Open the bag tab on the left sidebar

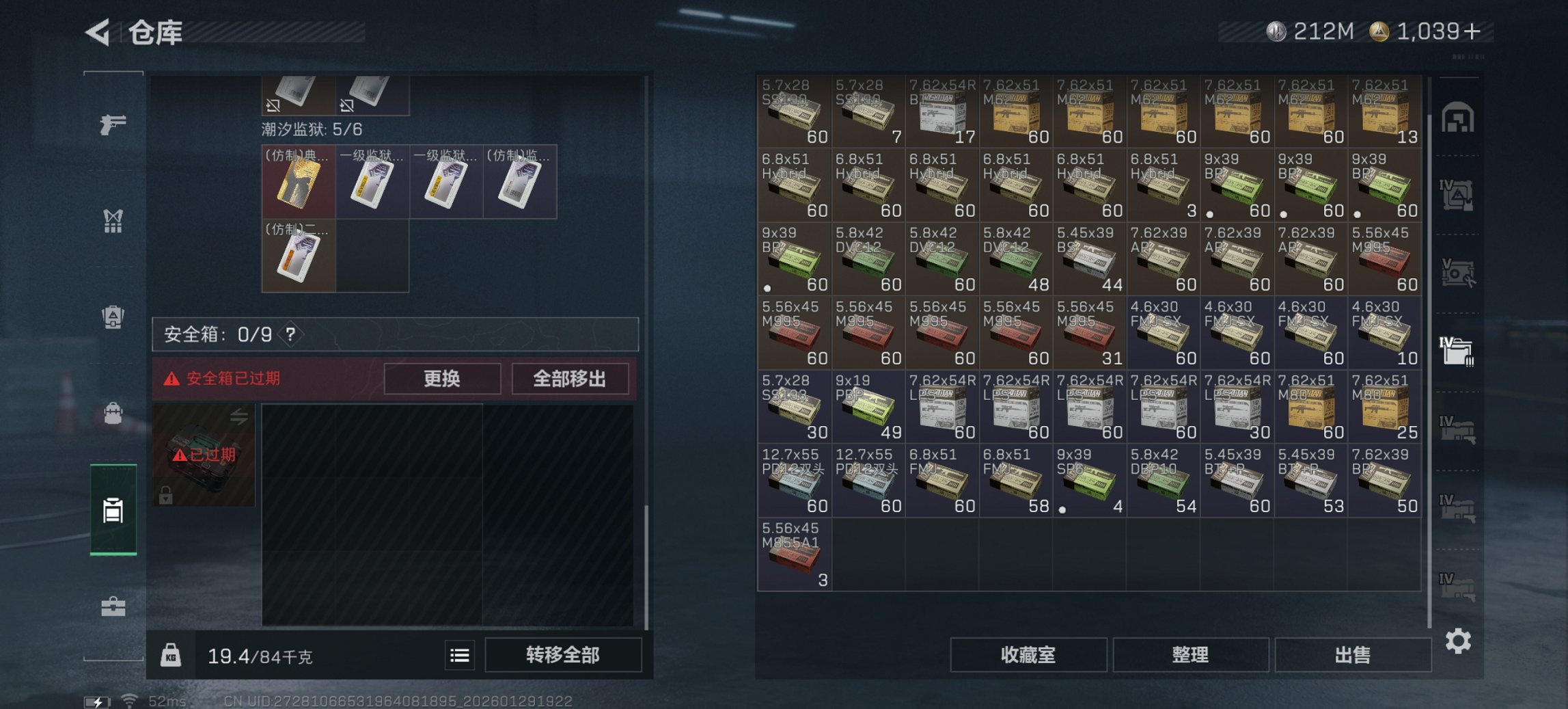pyautogui.click(x=113, y=412)
